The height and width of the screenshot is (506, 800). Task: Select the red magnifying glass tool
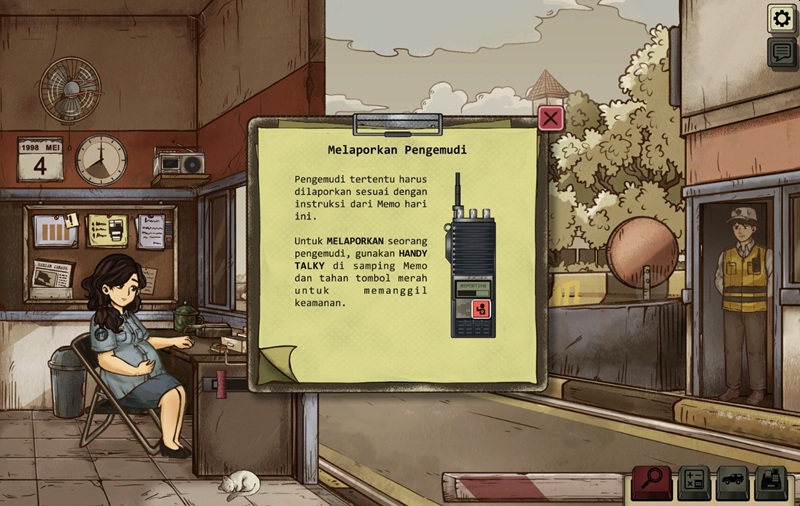(652, 482)
